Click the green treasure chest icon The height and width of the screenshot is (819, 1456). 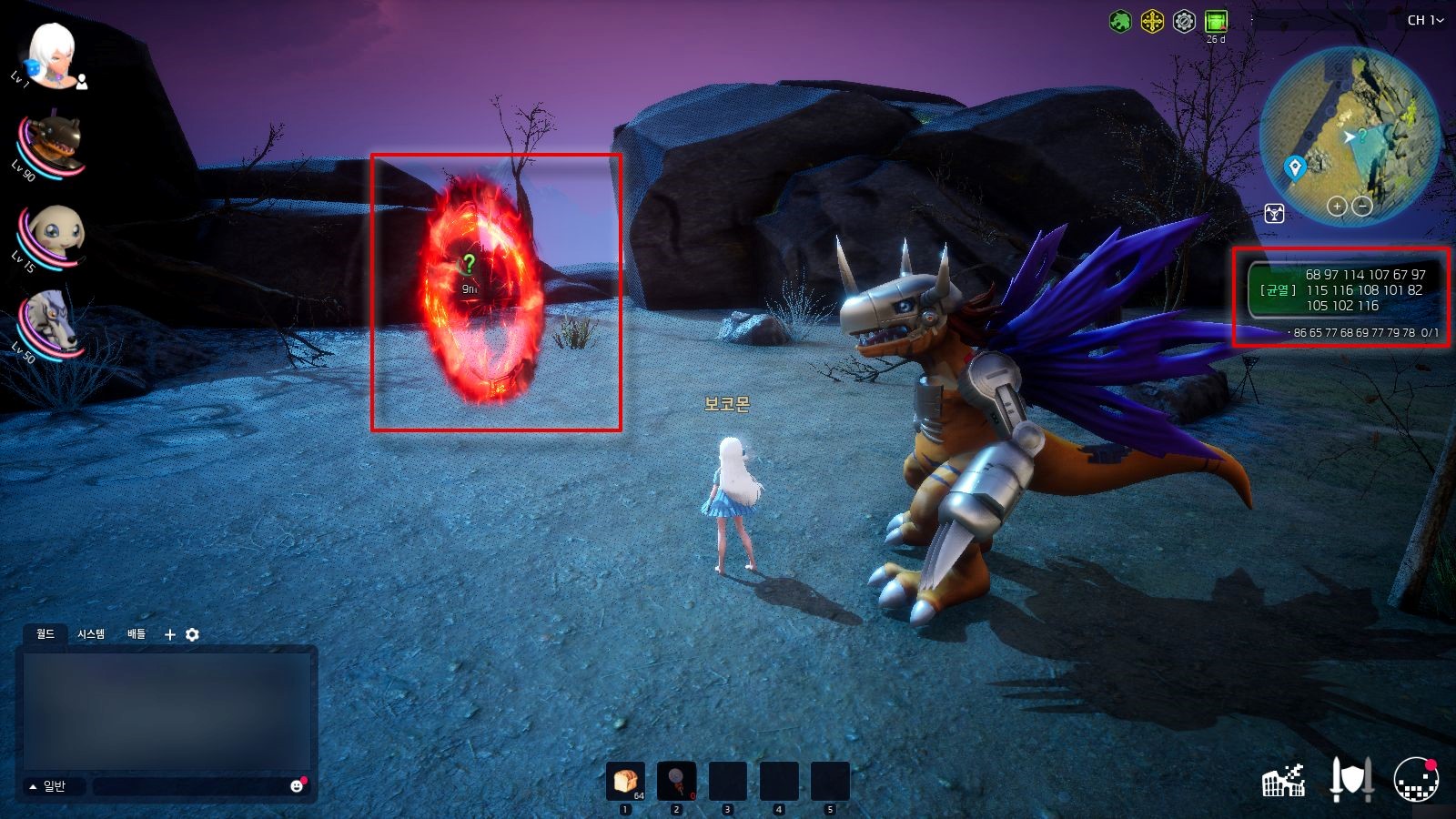[1216, 21]
